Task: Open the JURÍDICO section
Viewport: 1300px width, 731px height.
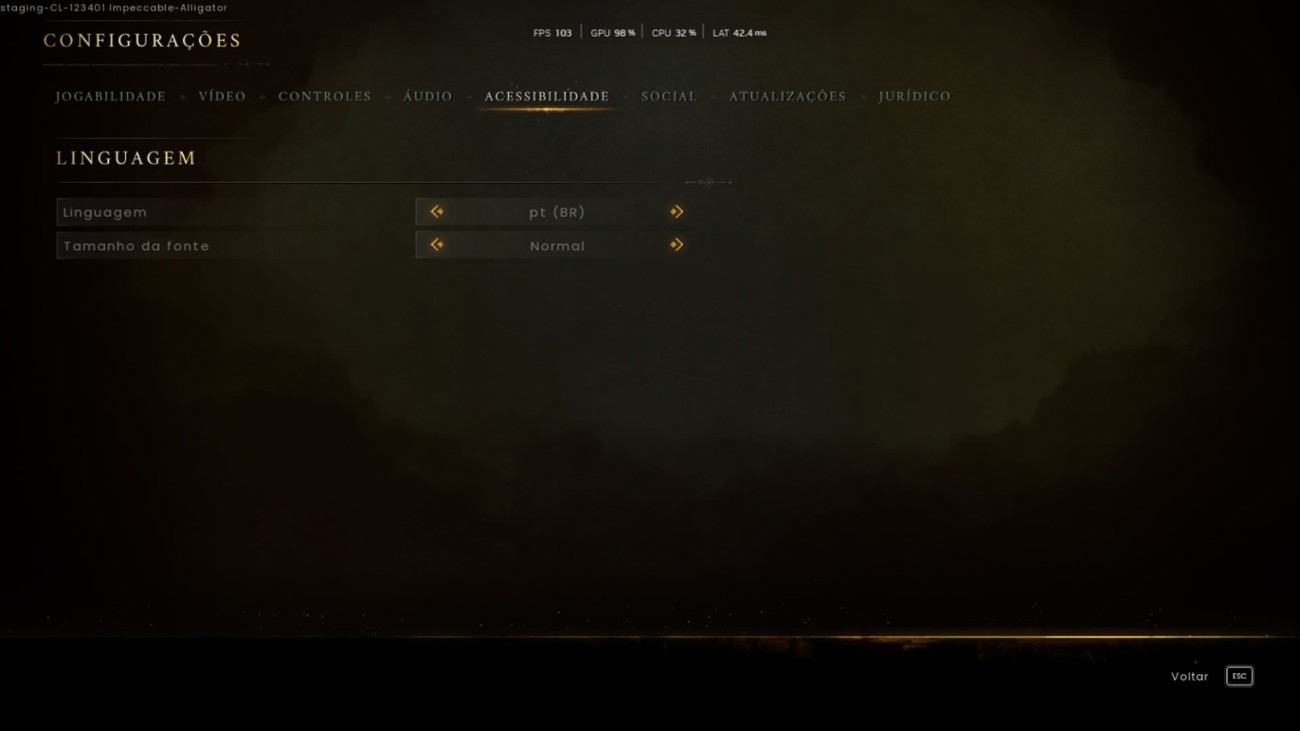Action: click(914, 96)
